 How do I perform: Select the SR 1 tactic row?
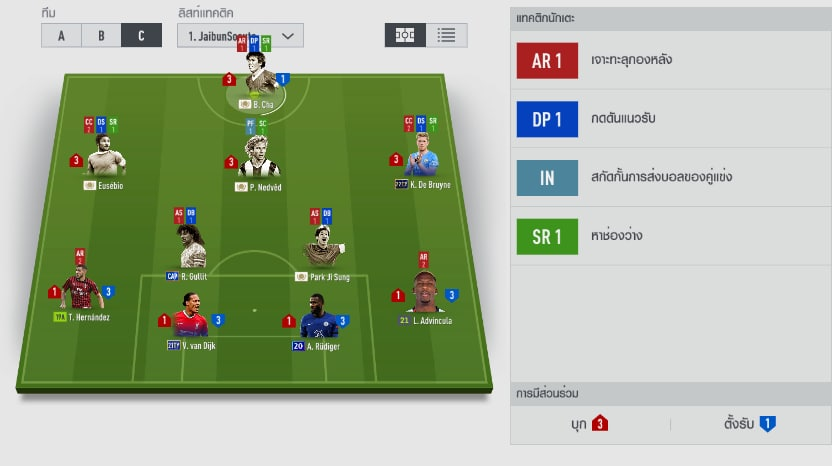pos(670,237)
